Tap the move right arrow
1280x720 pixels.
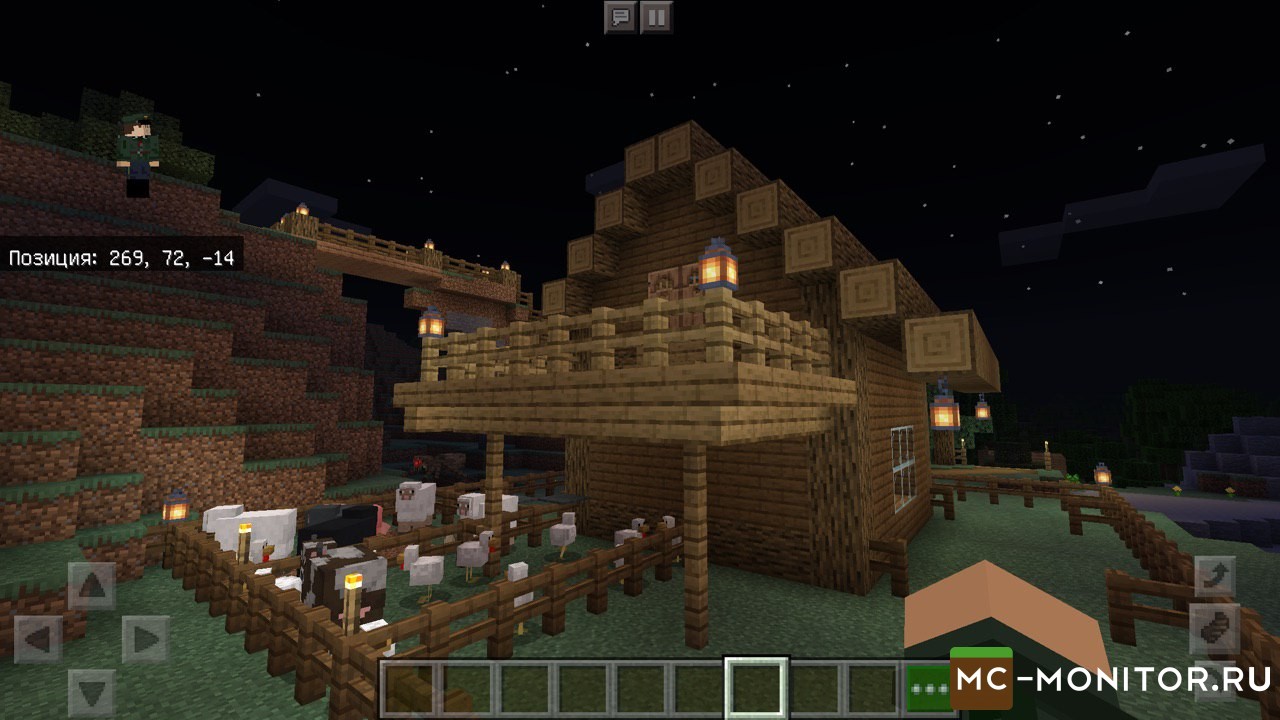point(146,639)
